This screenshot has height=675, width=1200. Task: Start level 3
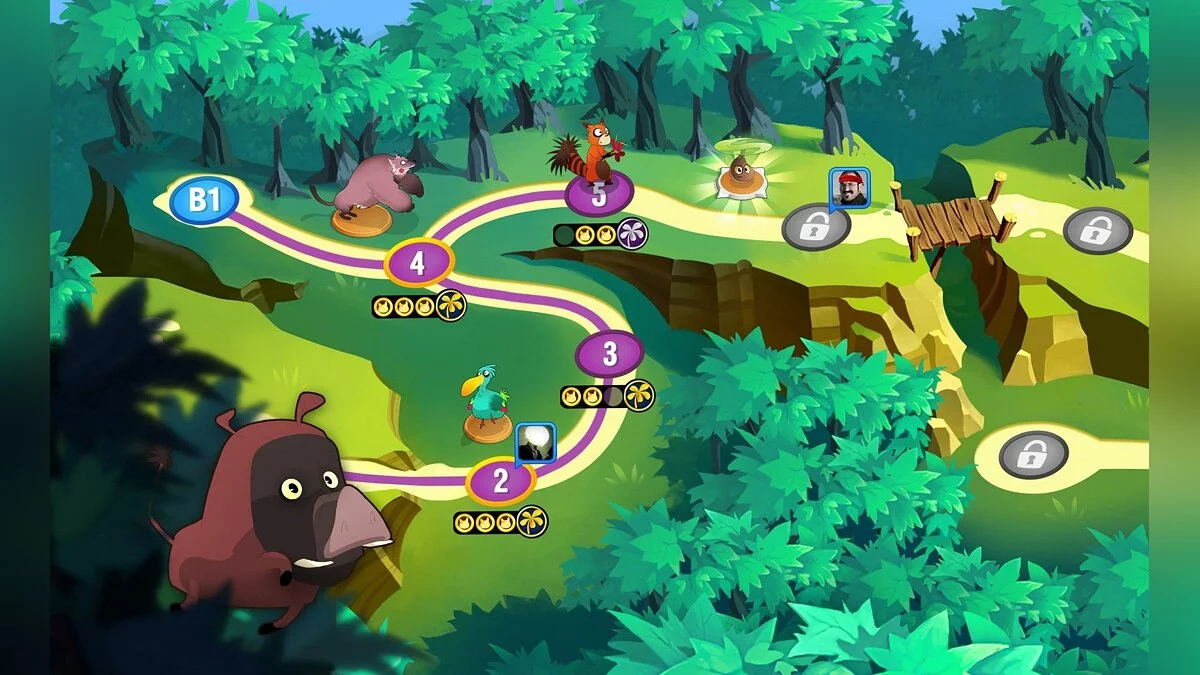[610, 354]
